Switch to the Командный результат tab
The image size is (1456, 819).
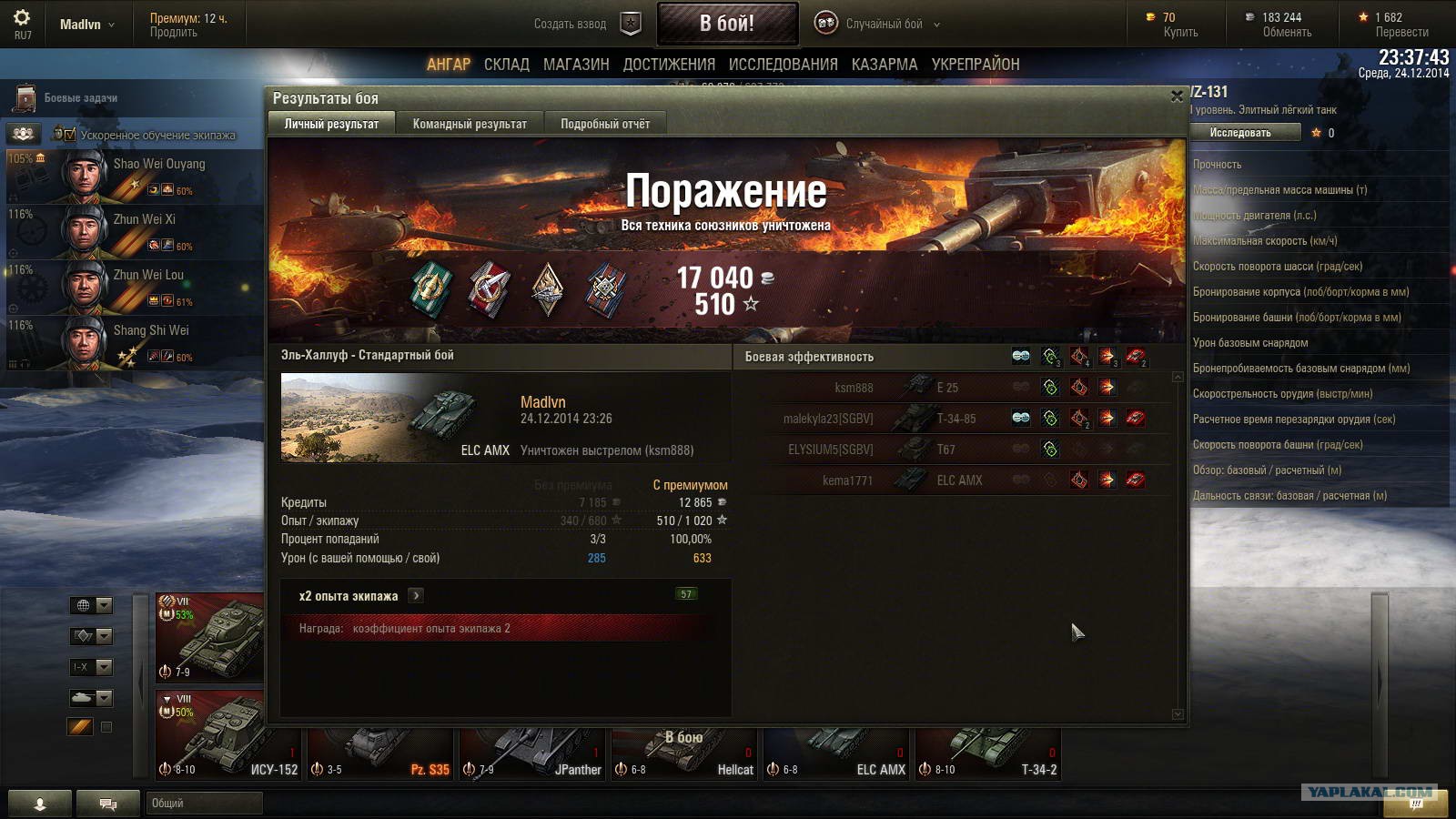click(470, 124)
